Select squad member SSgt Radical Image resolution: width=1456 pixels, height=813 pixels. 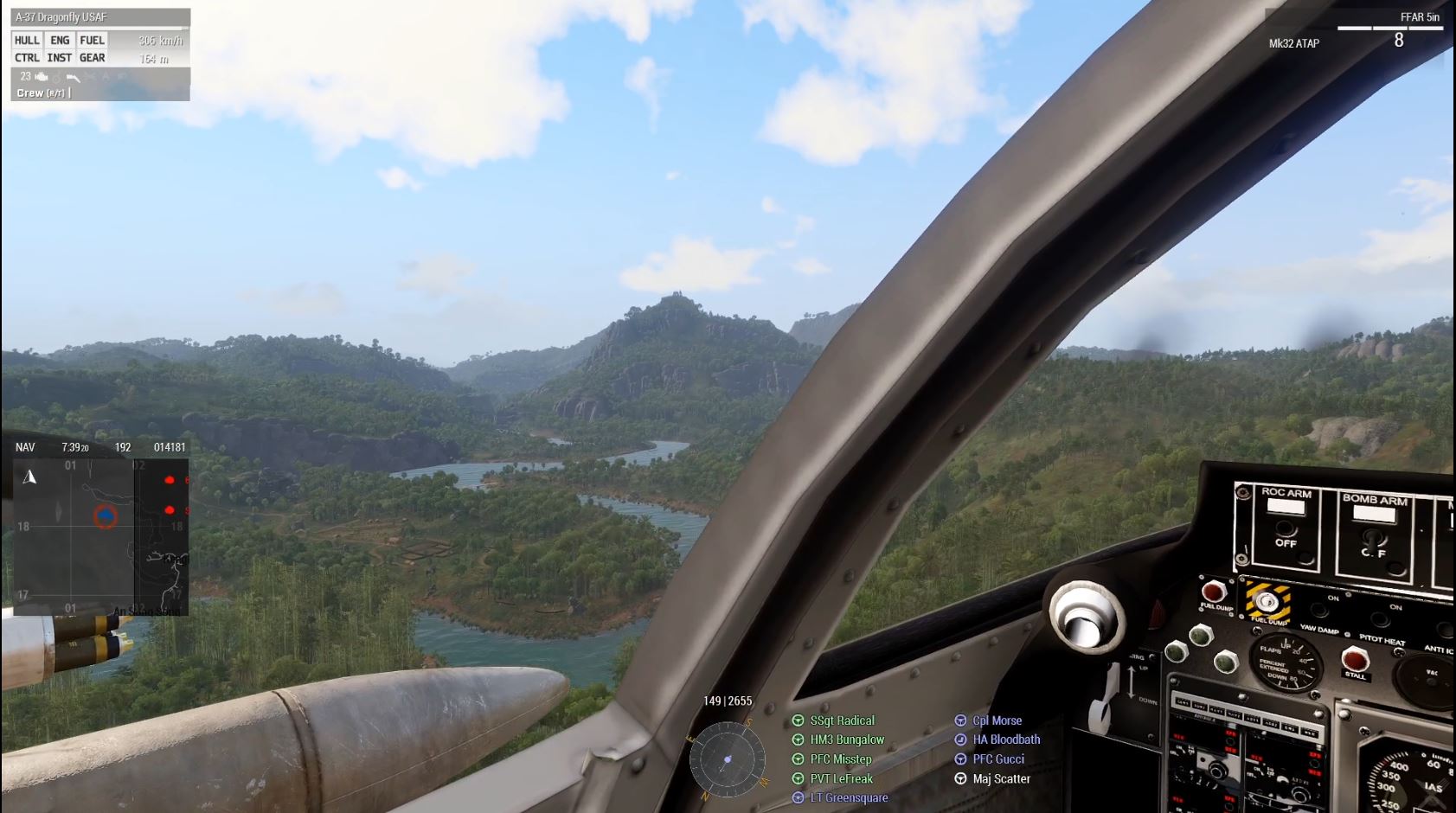tap(842, 720)
